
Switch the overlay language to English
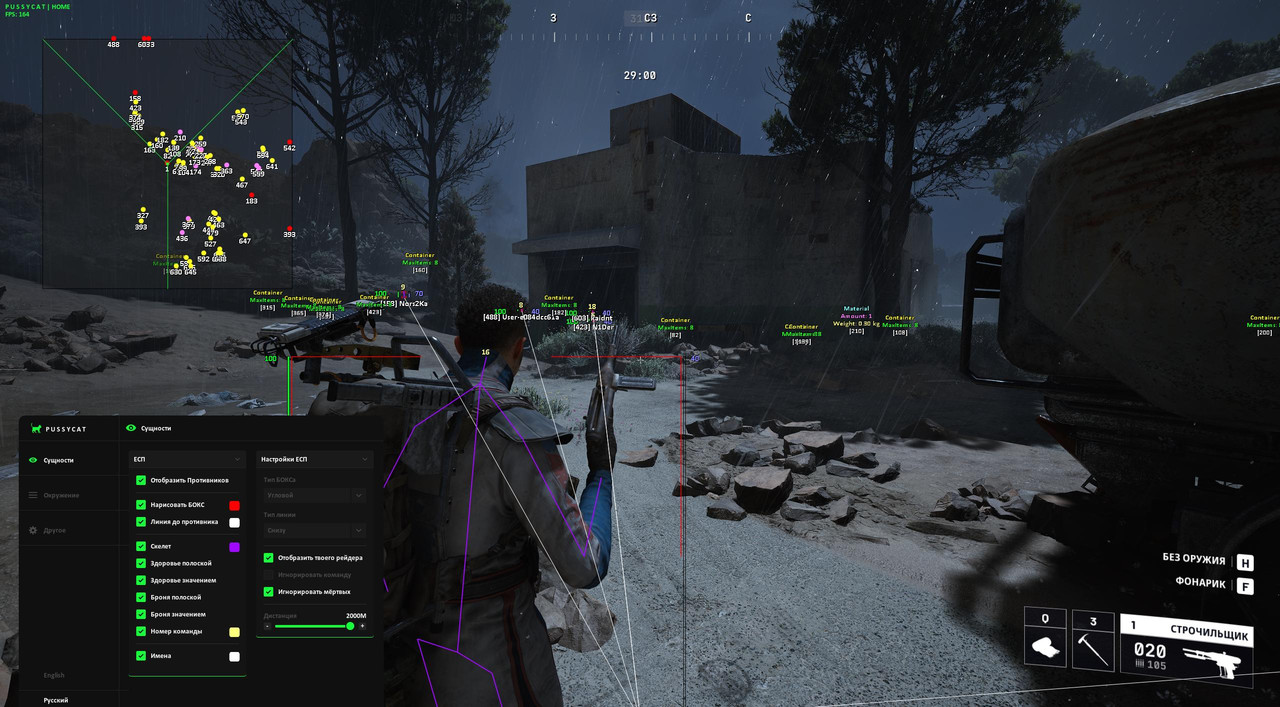pos(54,675)
